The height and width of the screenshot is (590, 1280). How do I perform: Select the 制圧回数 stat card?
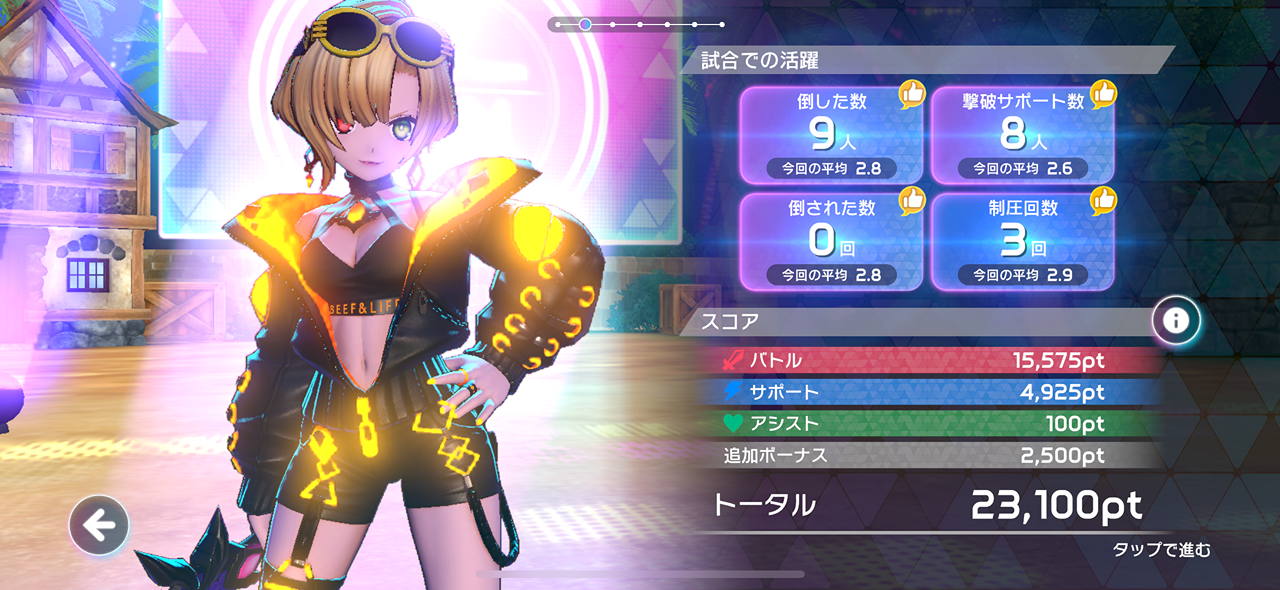(x=1023, y=241)
